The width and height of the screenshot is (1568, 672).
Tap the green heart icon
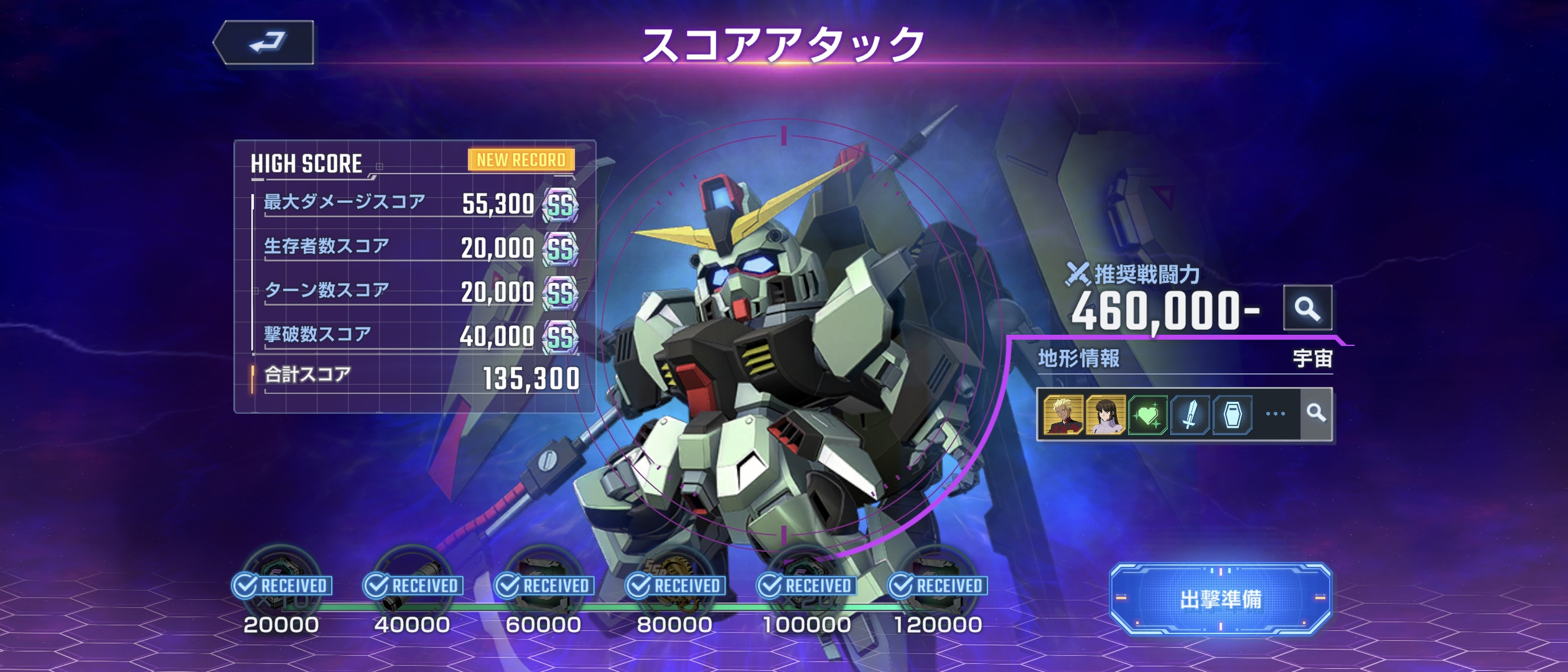pyautogui.click(x=1147, y=414)
